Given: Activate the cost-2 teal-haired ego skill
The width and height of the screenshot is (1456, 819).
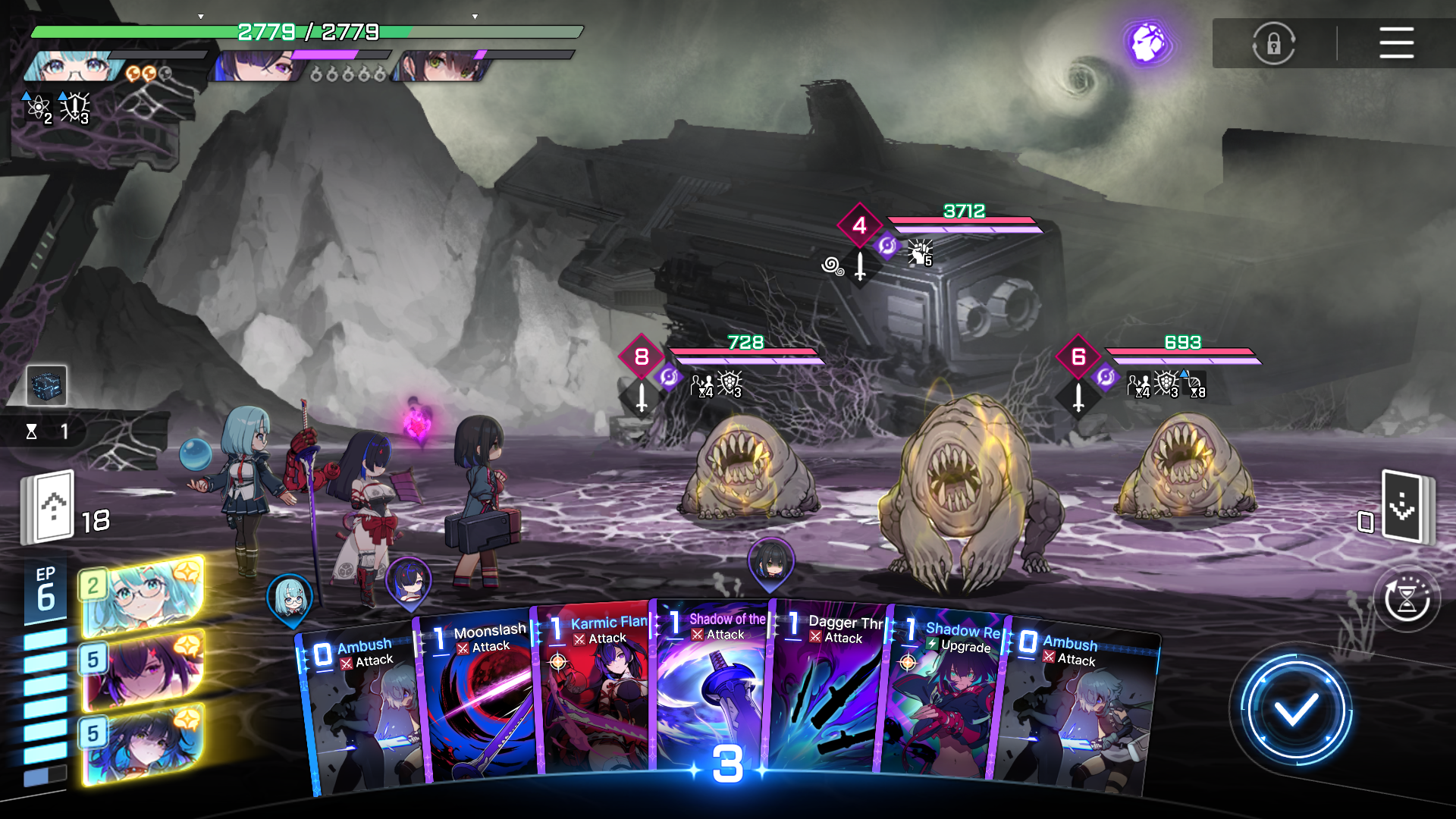Looking at the screenshot, I should coord(142,595).
